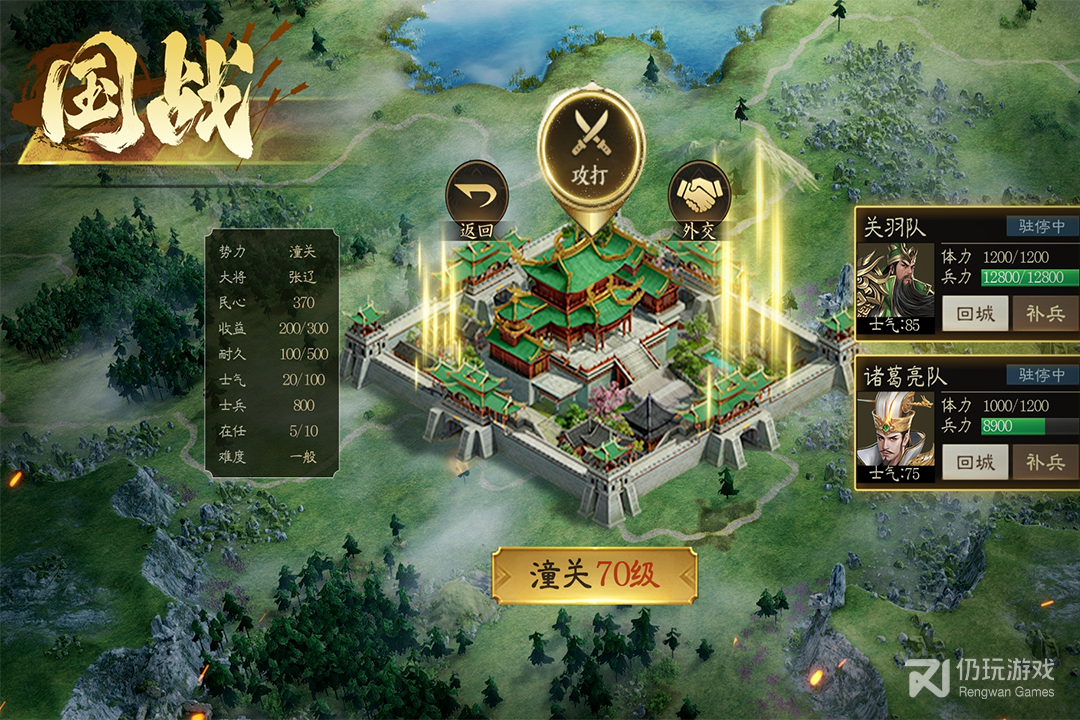Click the 潼关70级 city name banner
The width and height of the screenshot is (1080, 720).
point(594,575)
